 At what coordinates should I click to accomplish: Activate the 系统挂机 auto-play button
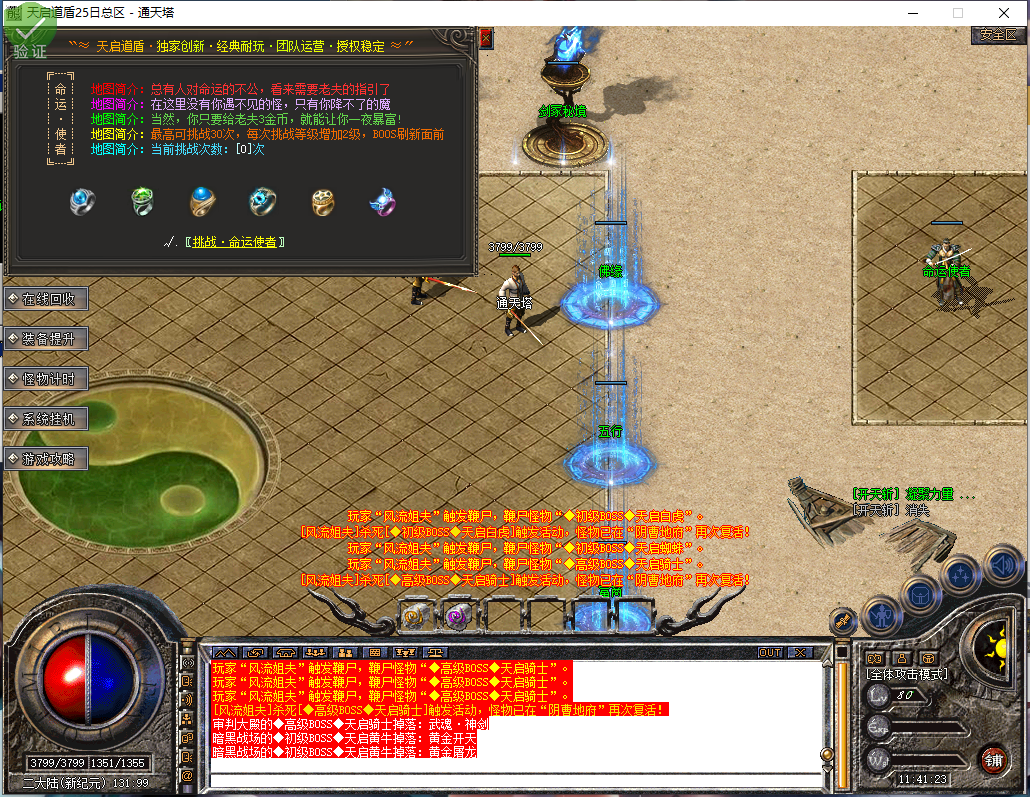click(x=47, y=419)
